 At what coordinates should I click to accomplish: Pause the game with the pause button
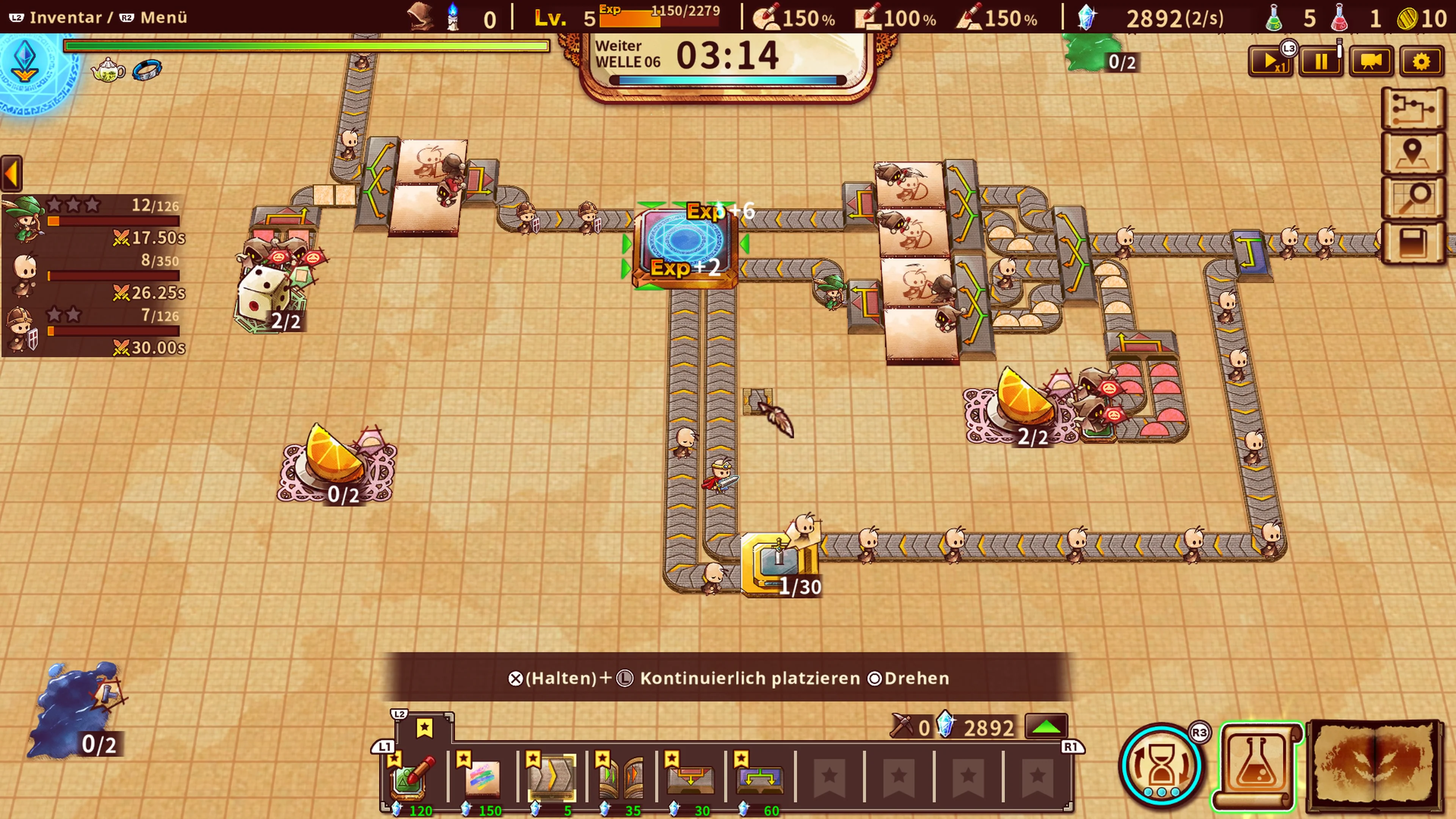(x=1320, y=61)
